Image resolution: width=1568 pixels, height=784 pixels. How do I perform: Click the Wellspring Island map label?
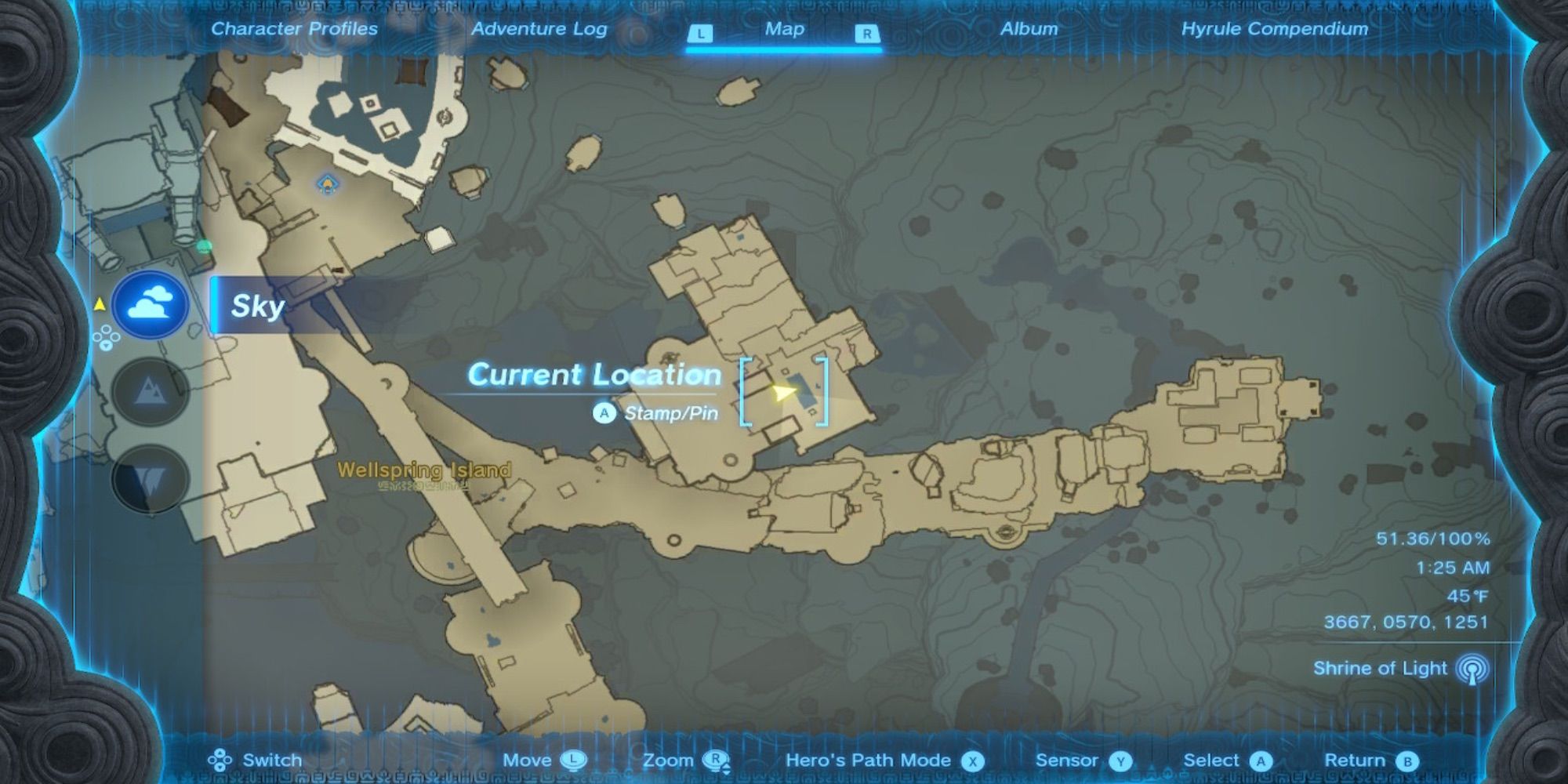click(423, 470)
